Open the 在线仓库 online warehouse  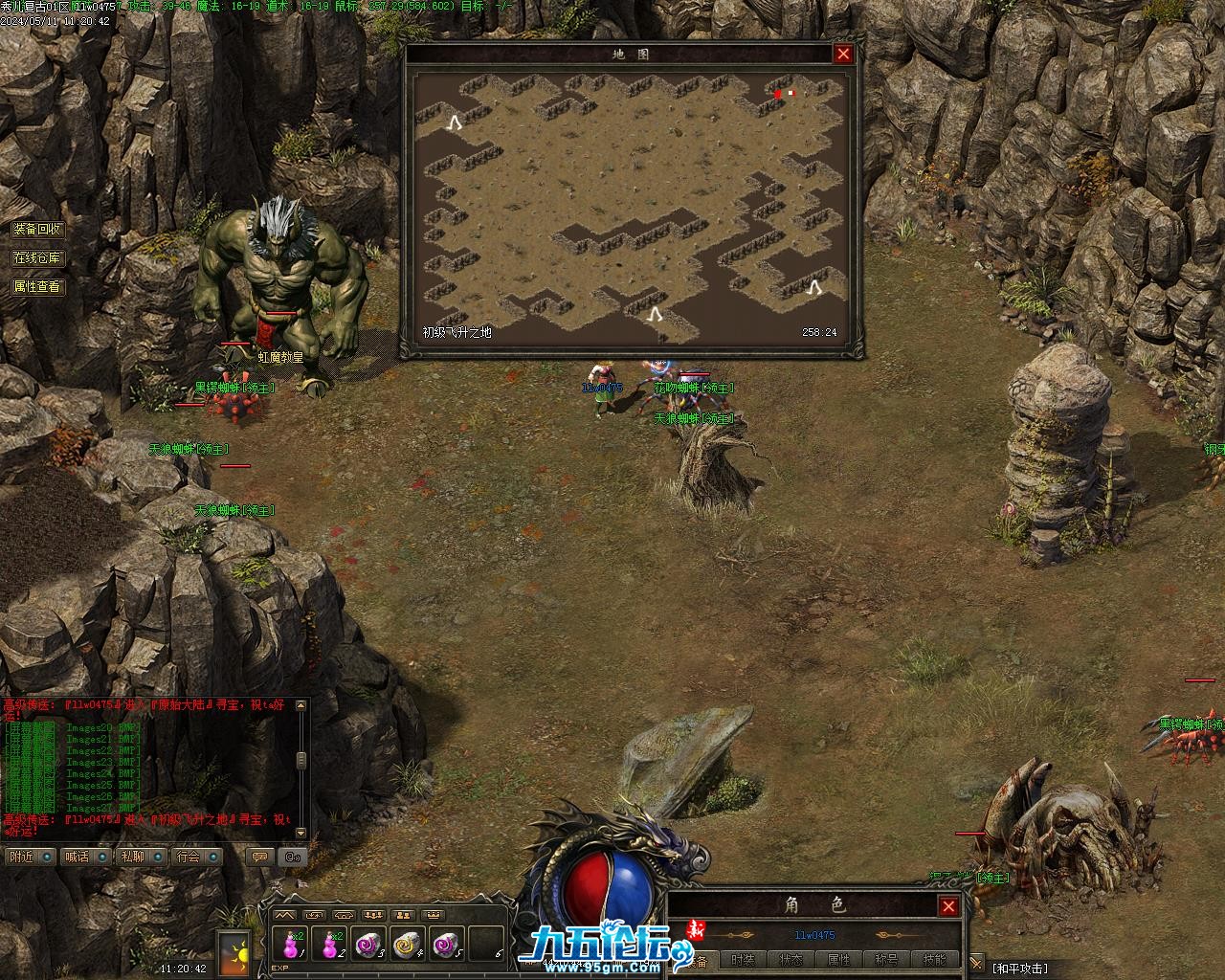click(x=37, y=258)
